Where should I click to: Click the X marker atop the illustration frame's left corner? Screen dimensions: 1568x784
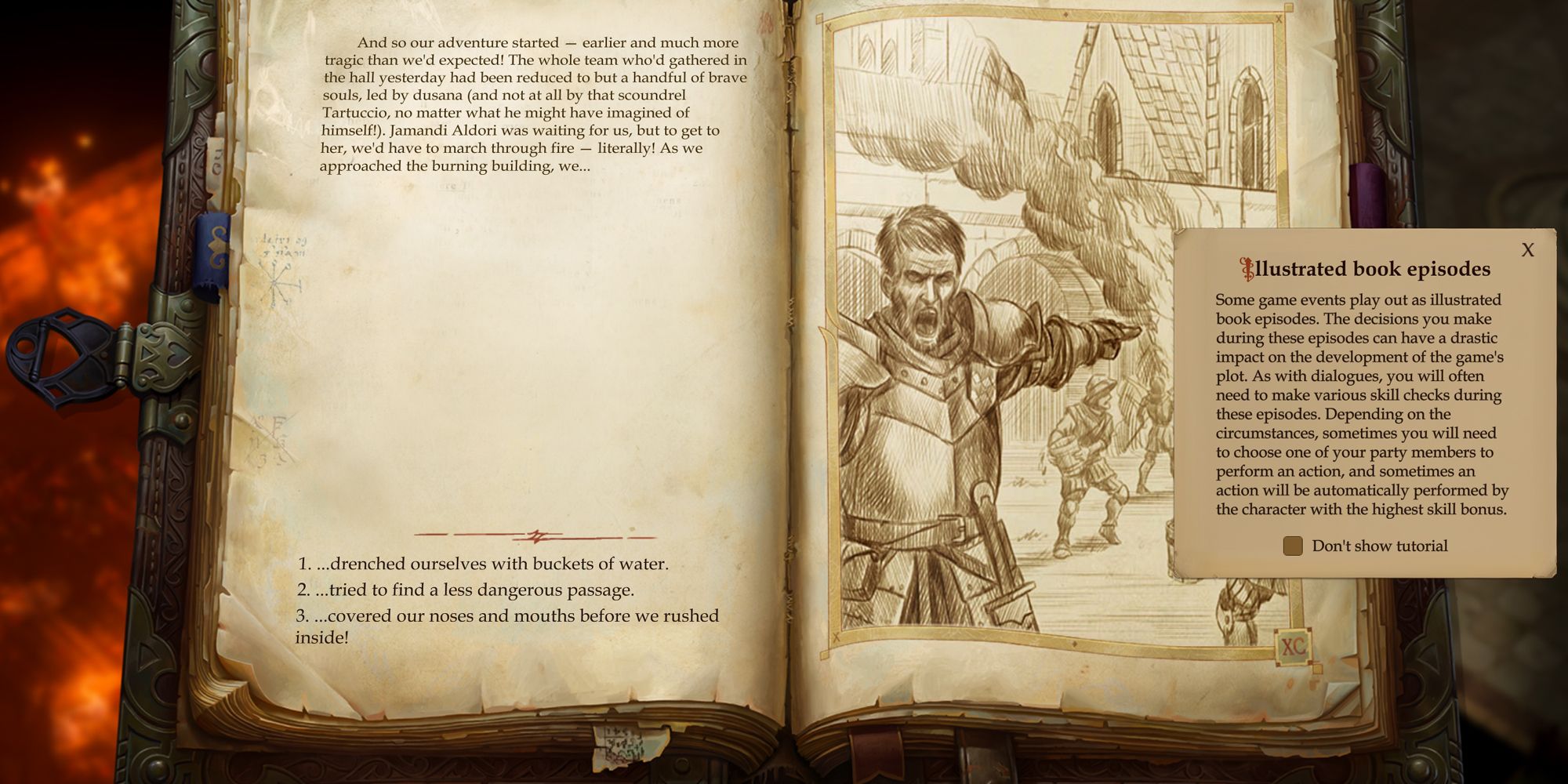tap(827, 26)
